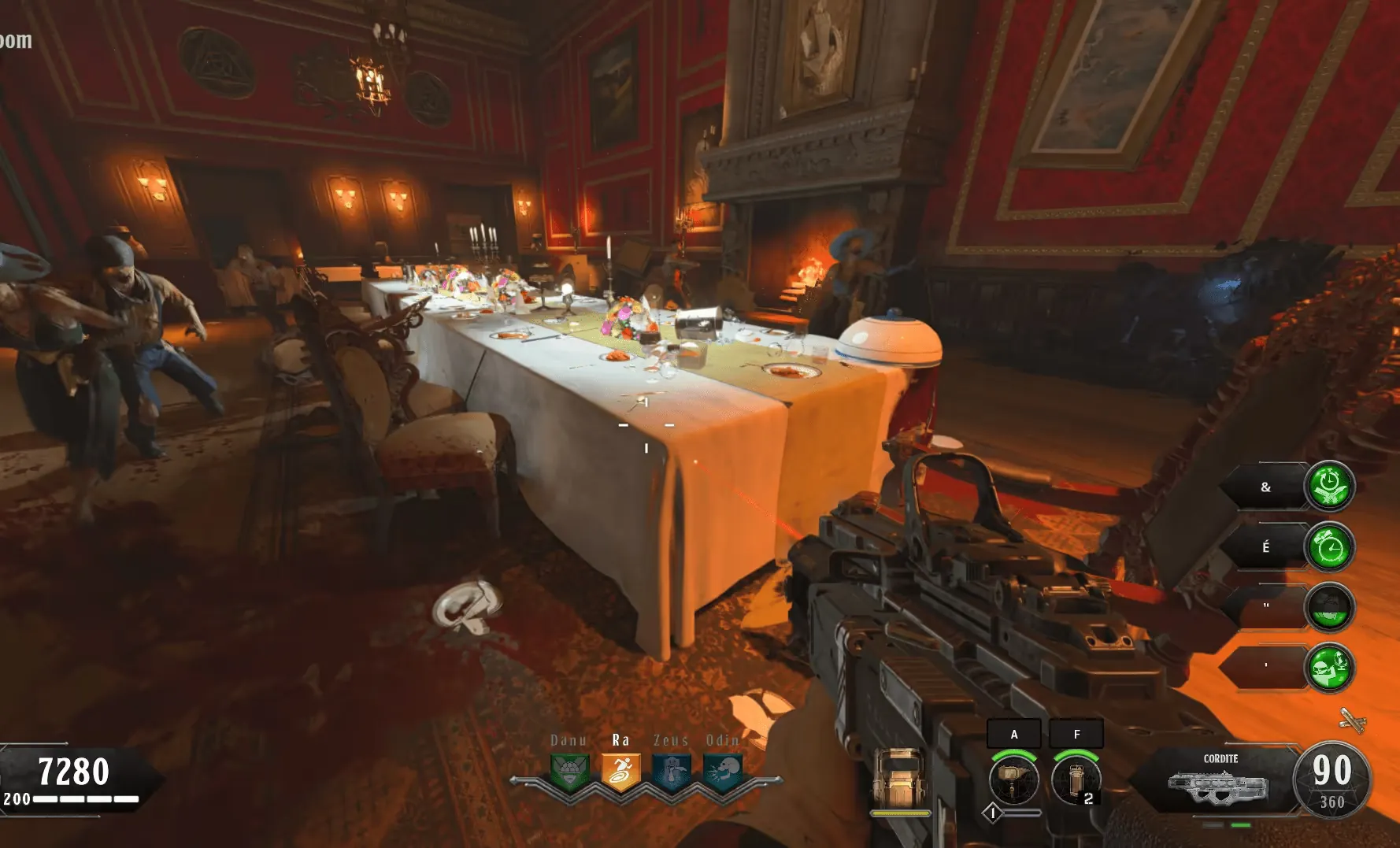Click the golden shield icon
Screen dimensions: 1400x848
[x=901, y=779]
